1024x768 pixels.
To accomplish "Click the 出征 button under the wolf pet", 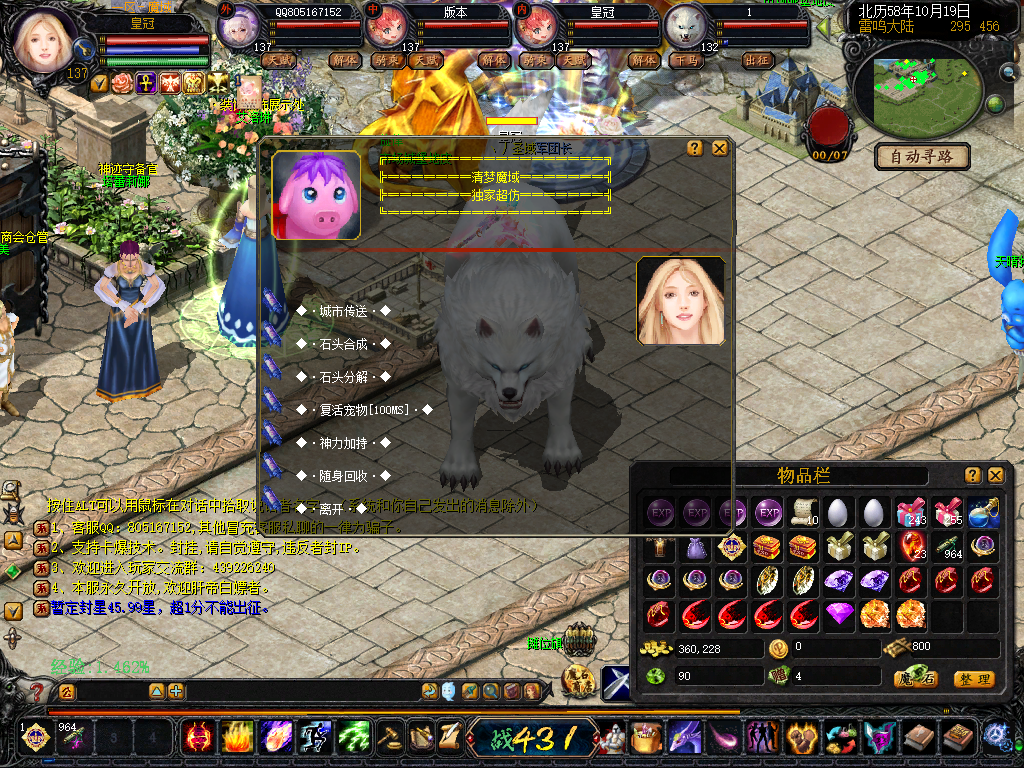I will tap(758, 60).
